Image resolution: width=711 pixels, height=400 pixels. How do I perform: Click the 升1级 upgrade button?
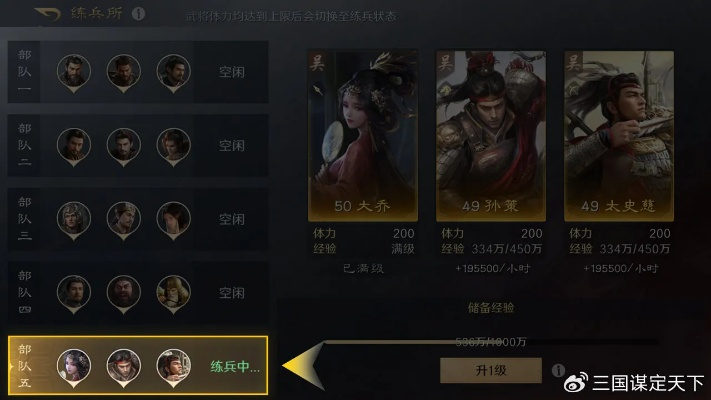(x=490, y=370)
